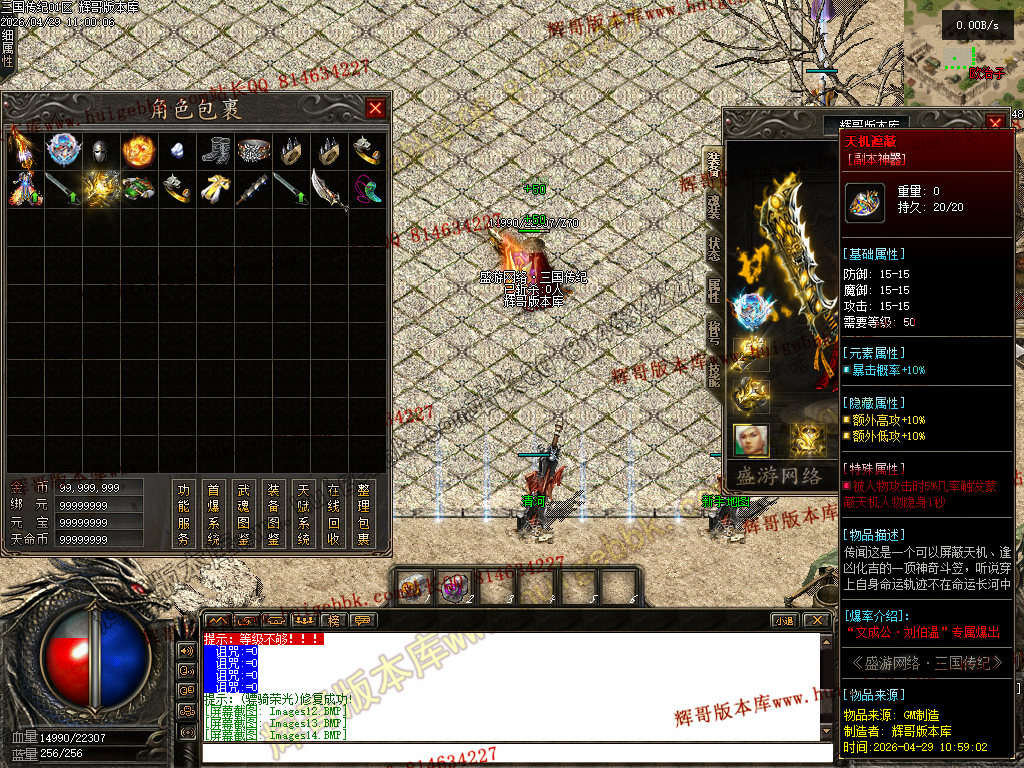Choose the 在线回收 button
This screenshot has height=768, width=1024.
[x=334, y=514]
